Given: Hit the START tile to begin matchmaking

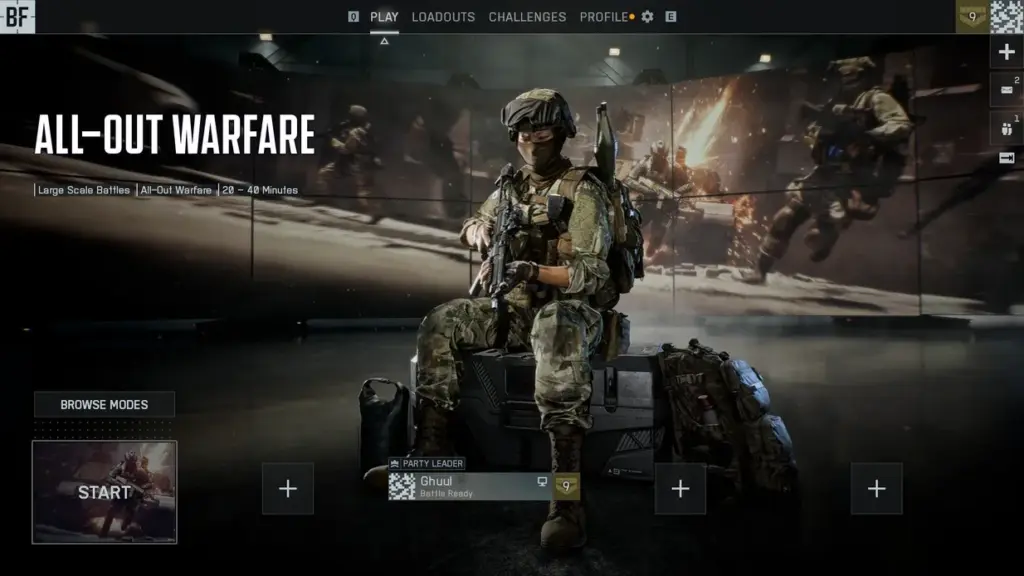Looking at the screenshot, I should 104,492.
